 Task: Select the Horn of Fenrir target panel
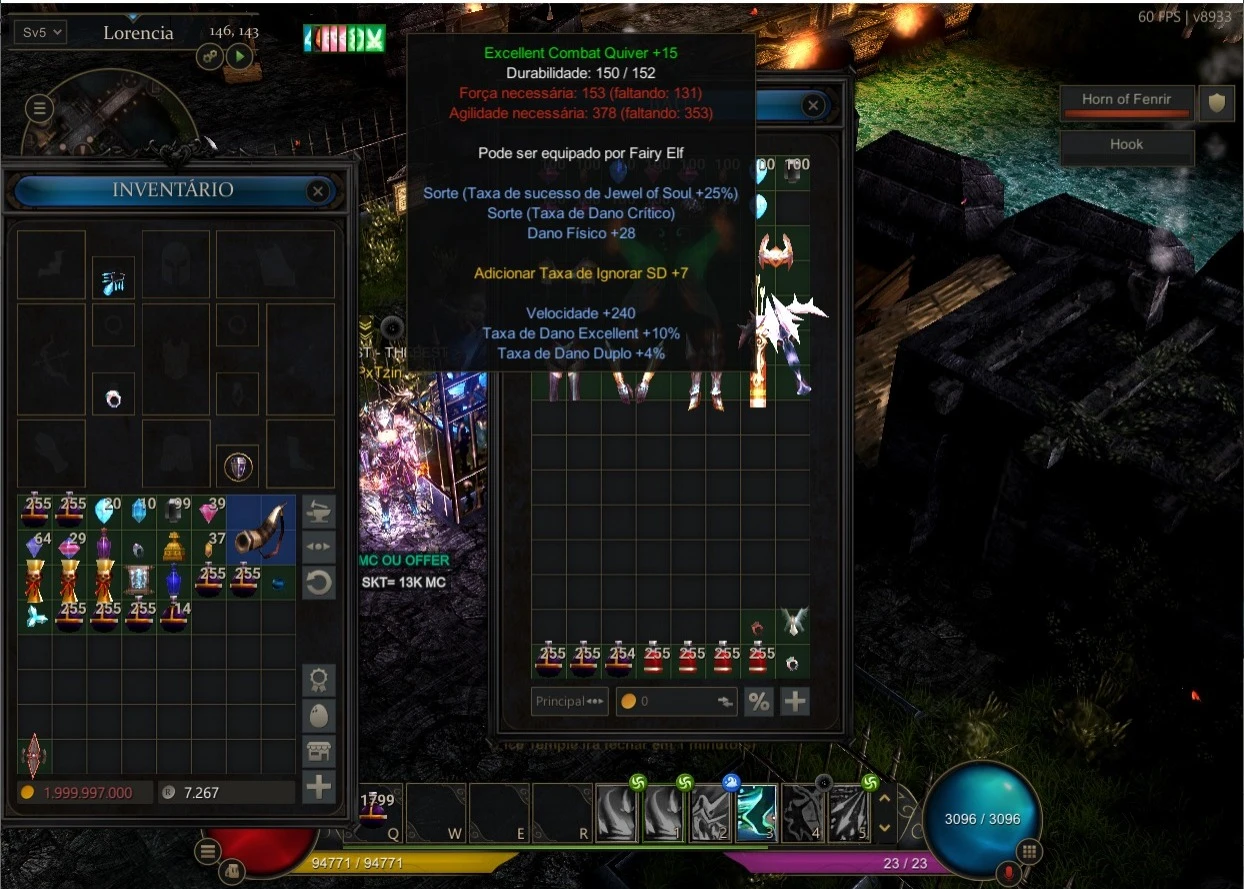(1126, 101)
